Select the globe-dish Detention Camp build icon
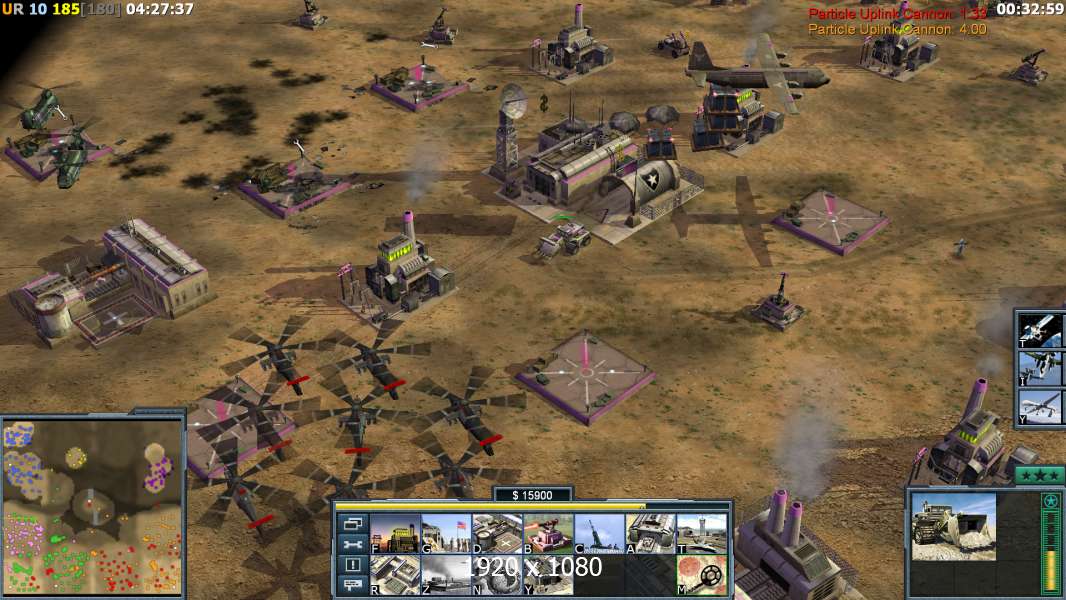Screen dimensions: 1066x600 pos(497,575)
